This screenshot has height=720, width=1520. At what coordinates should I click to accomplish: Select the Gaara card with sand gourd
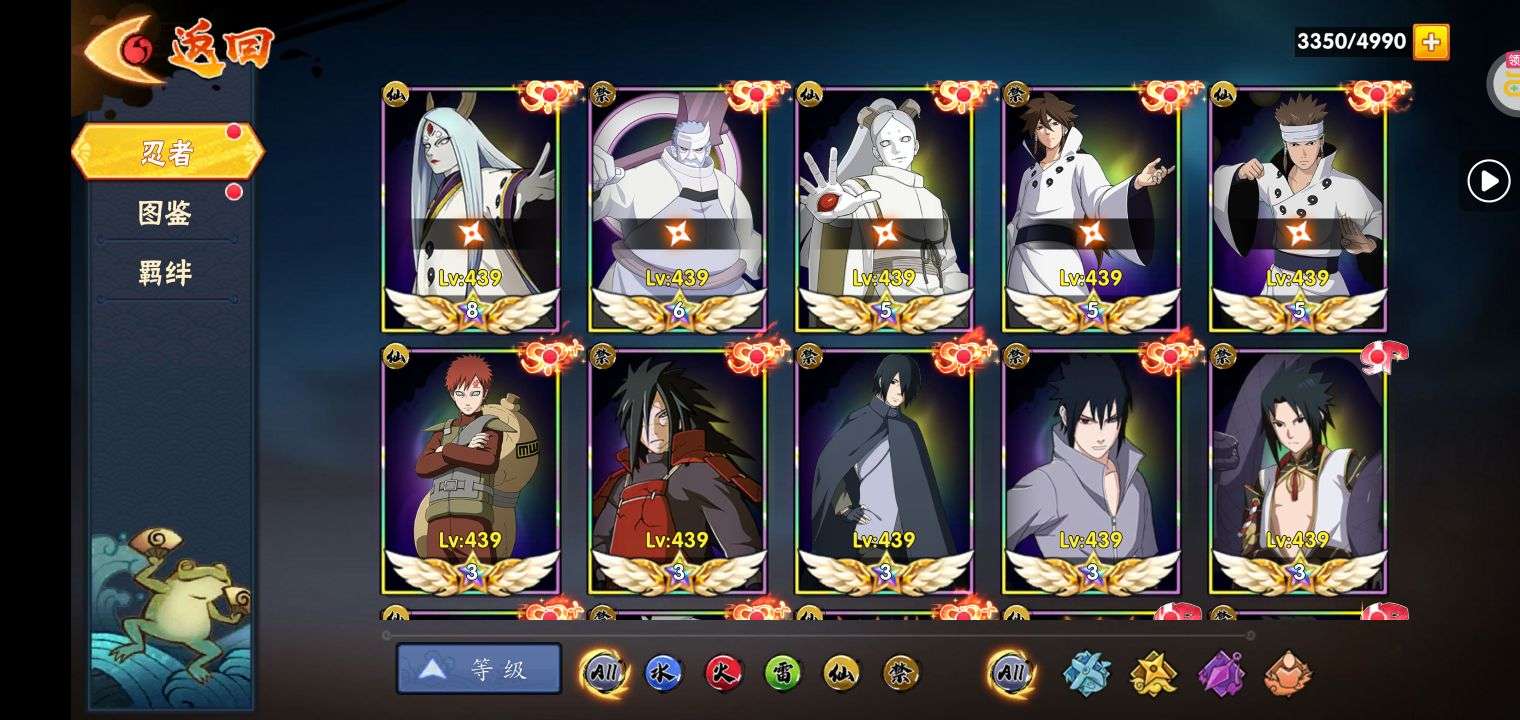point(471,470)
